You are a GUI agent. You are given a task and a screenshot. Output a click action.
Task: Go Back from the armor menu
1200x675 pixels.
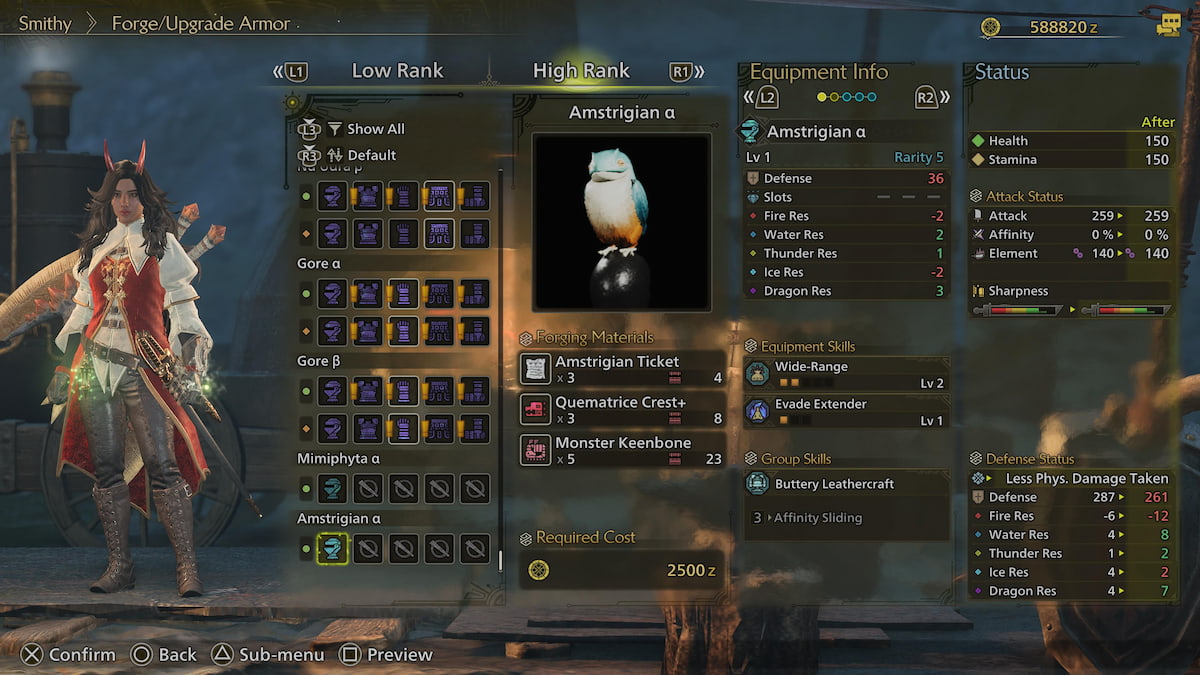[165, 655]
